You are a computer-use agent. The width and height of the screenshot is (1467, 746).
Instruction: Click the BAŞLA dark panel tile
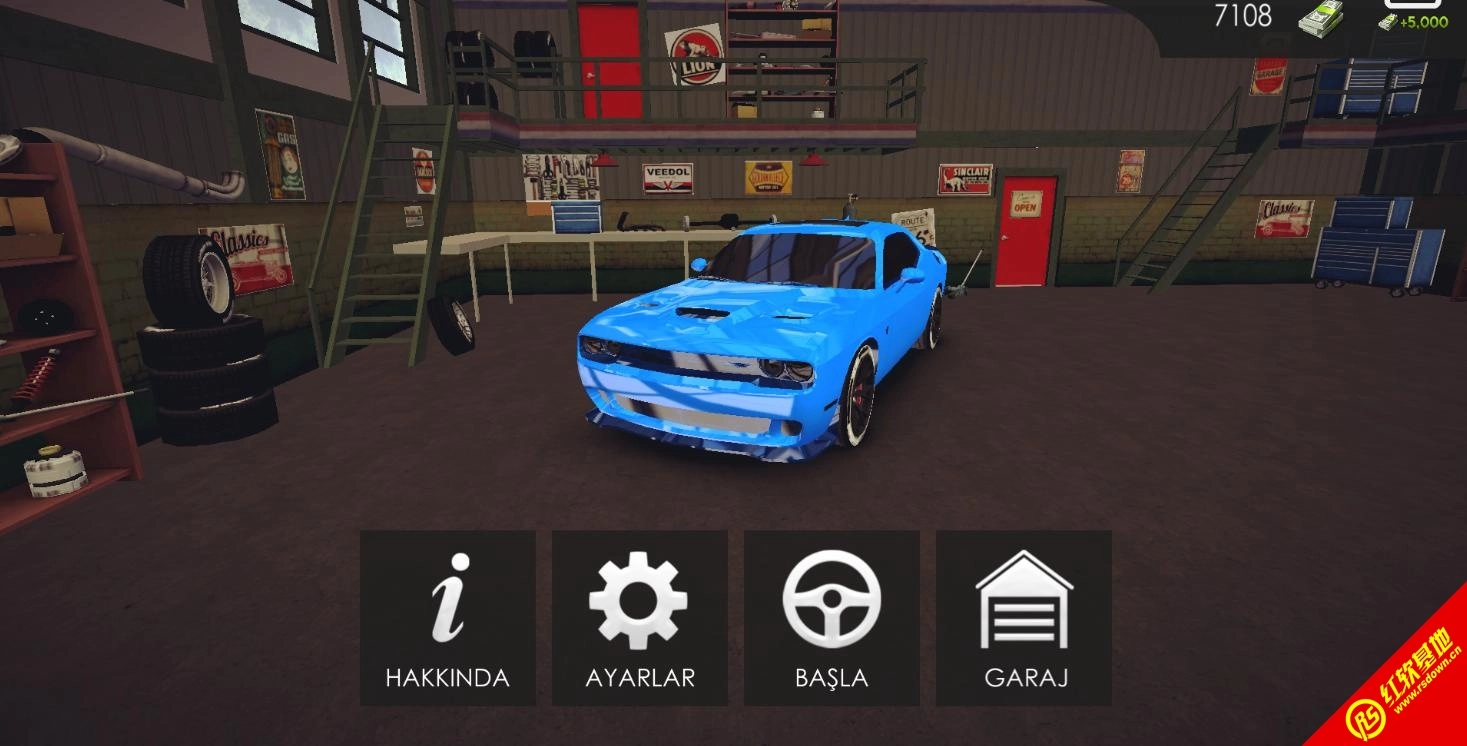[832, 615]
